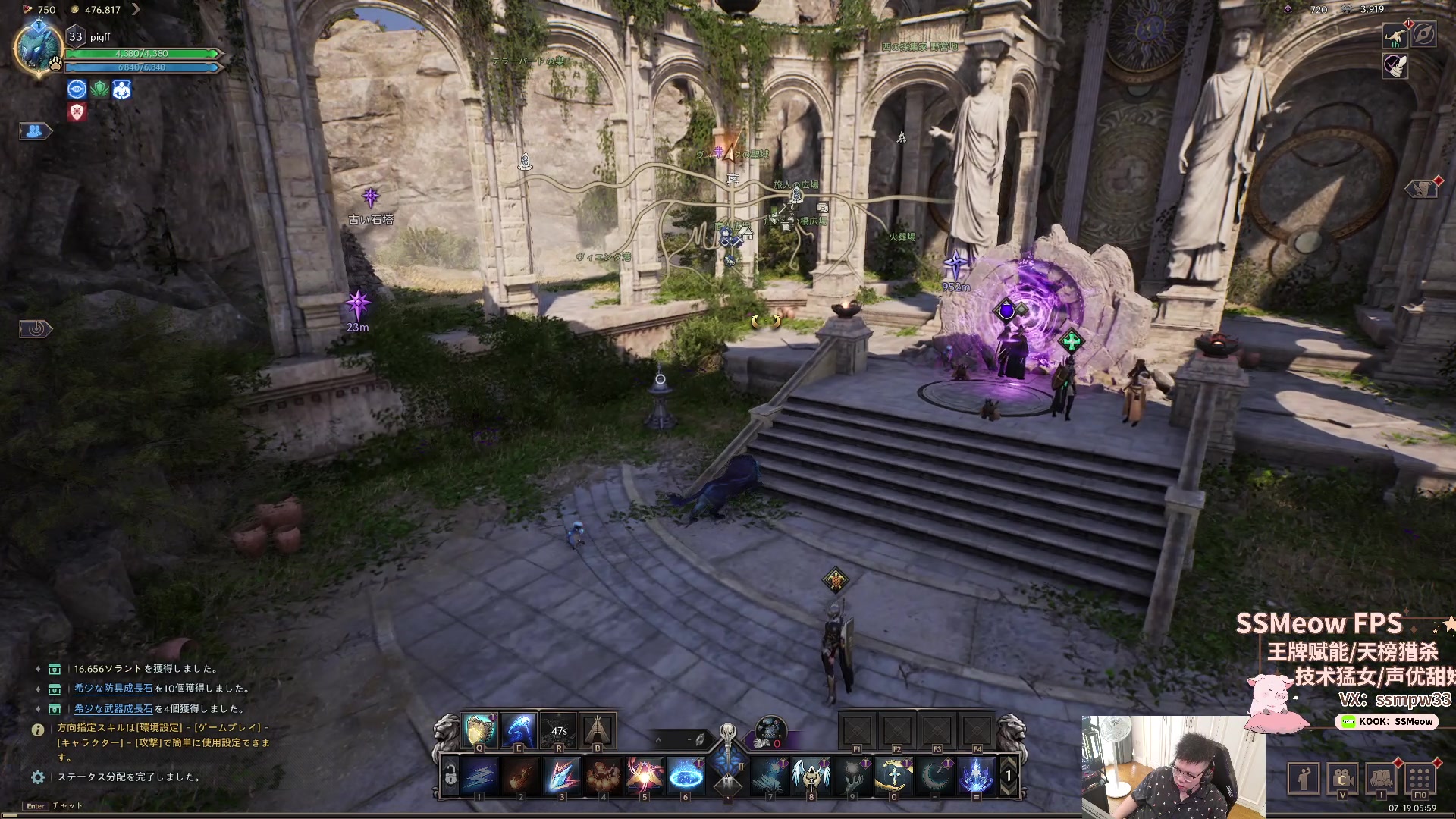Activate the golden shield skill

click(x=479, y=730)
